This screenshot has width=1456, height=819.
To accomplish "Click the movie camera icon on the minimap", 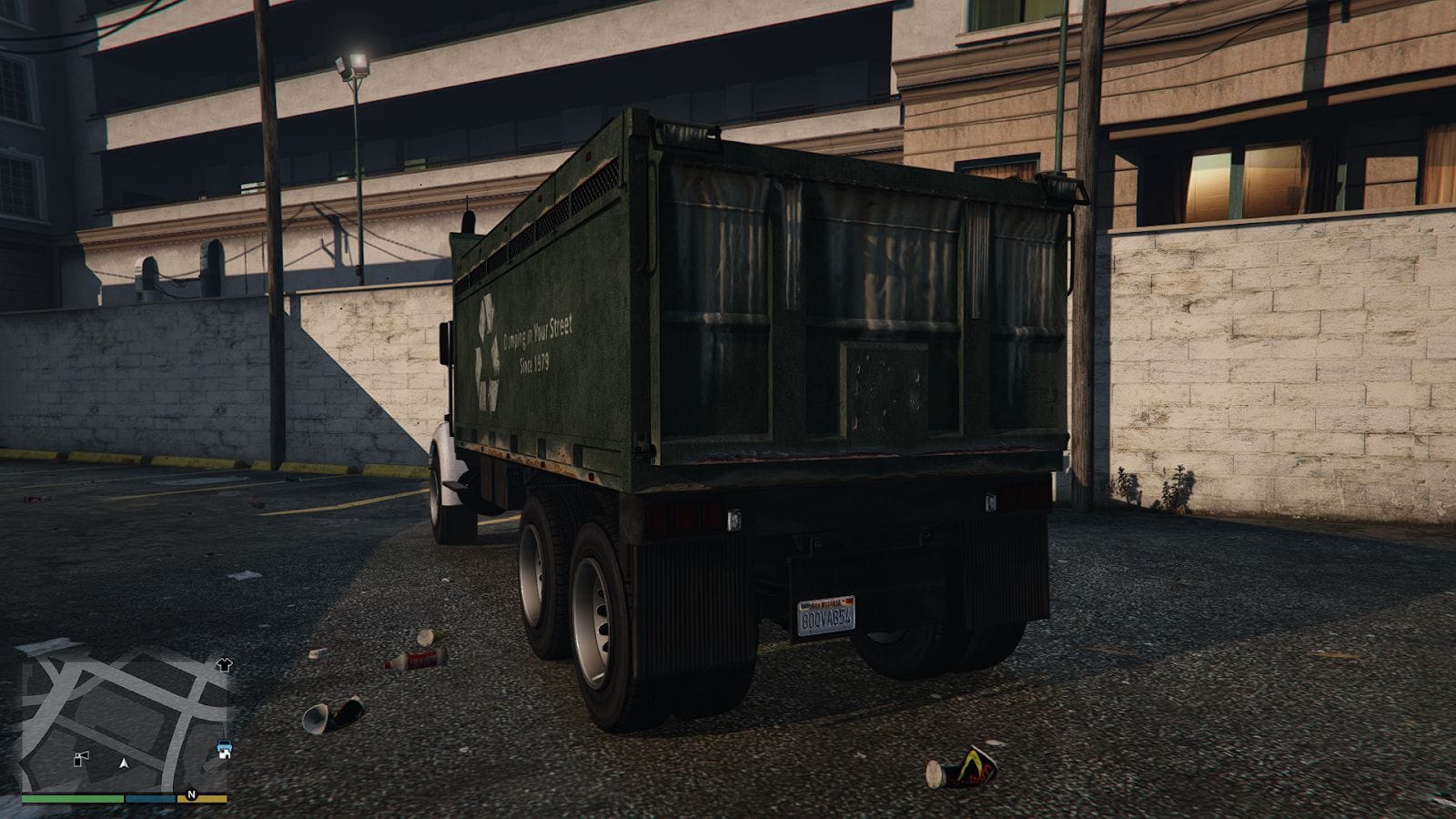I will pos(81,758).
